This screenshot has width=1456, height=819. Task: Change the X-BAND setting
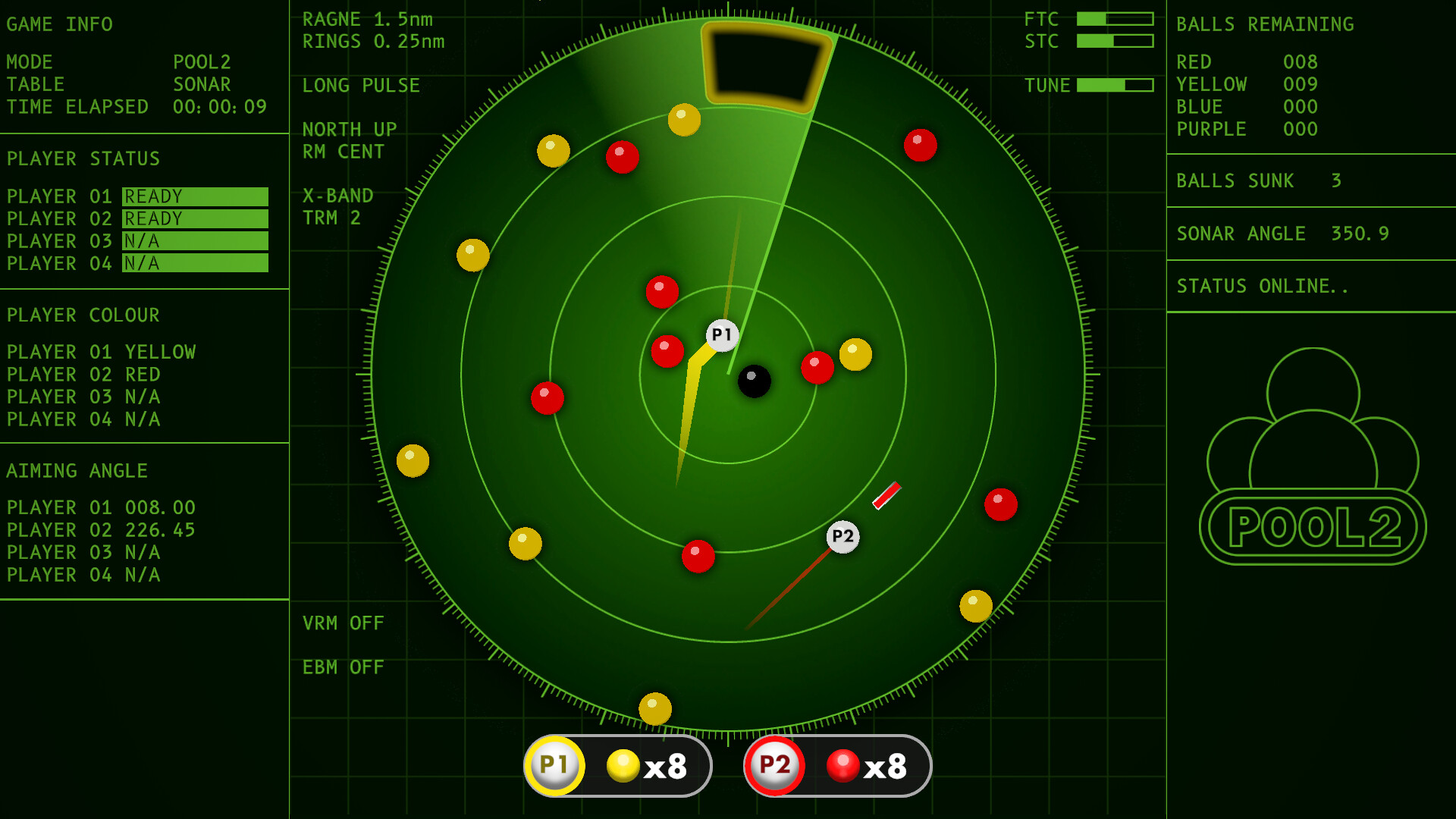(x=337, y=195)
